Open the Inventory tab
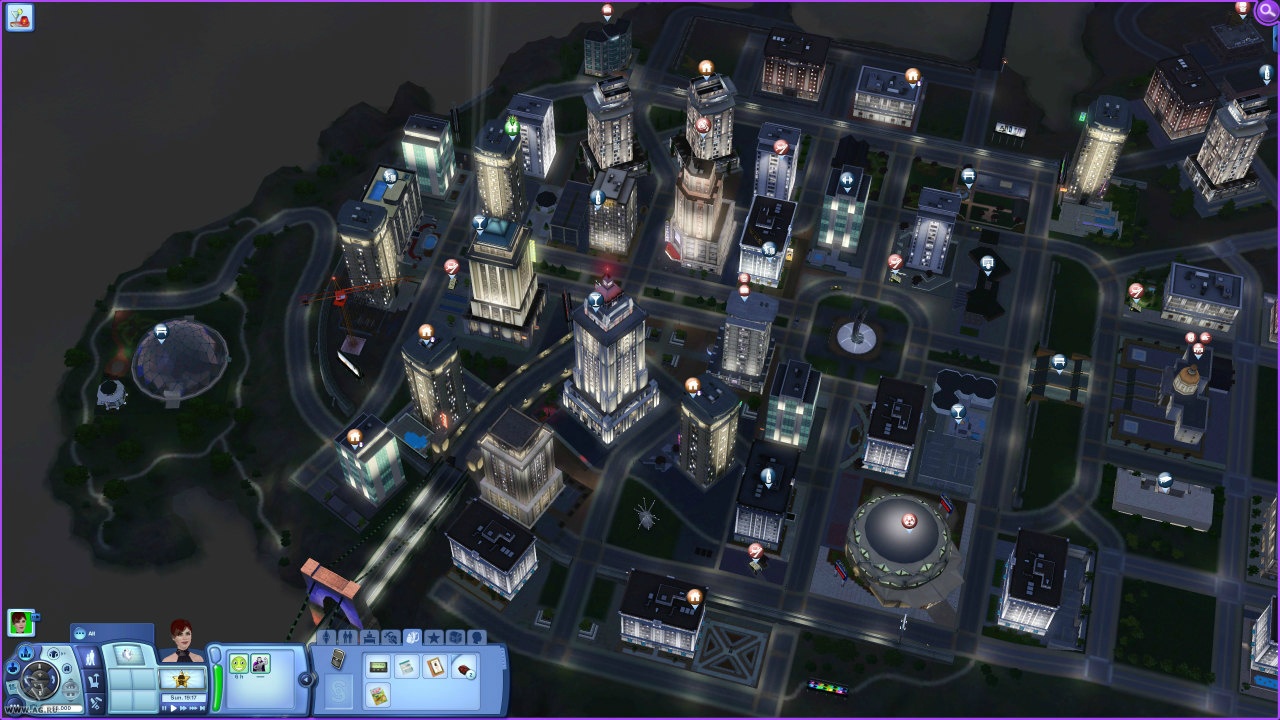This screenshot has width=1280, height=720. 412,637
